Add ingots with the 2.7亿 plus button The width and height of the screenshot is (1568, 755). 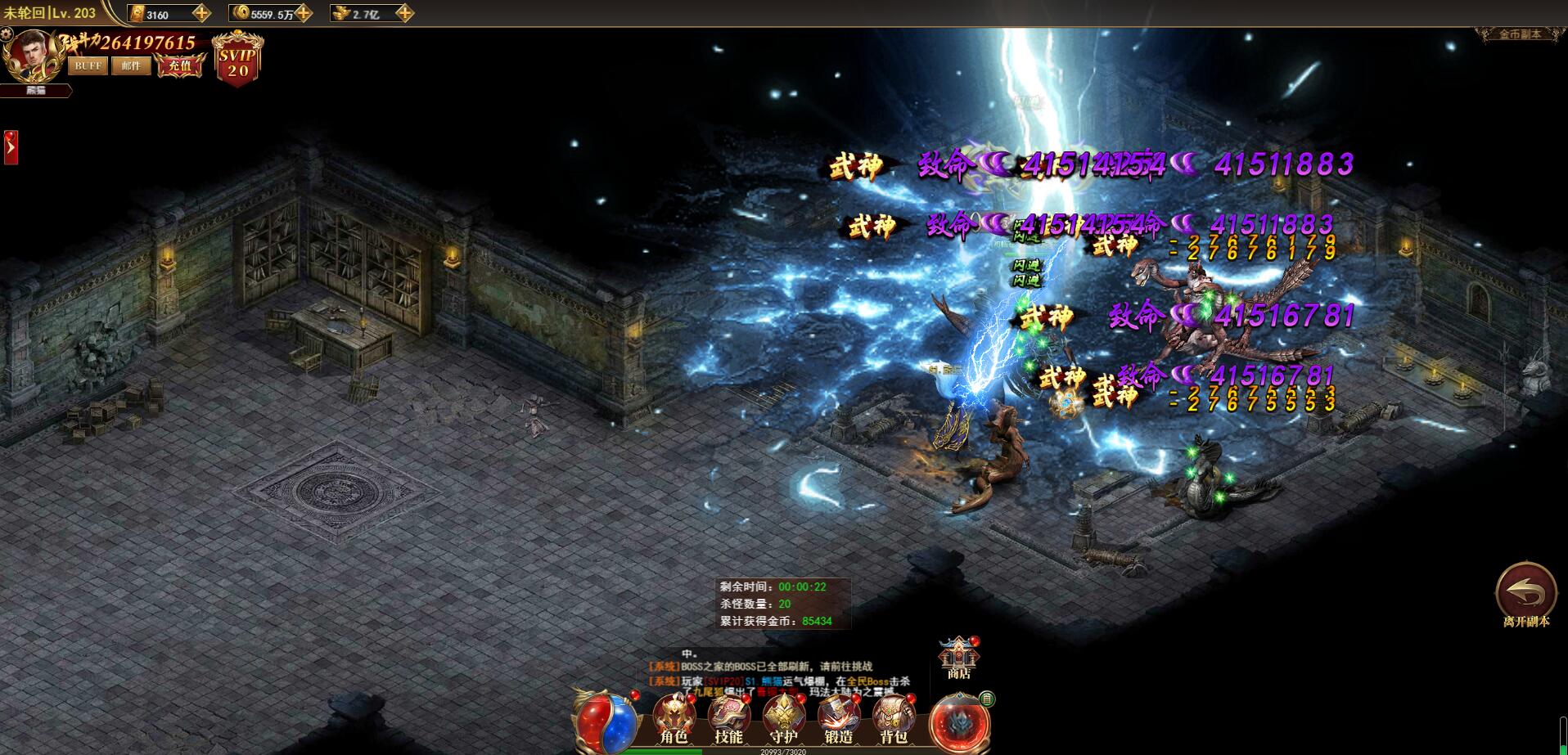pos(404,13)
